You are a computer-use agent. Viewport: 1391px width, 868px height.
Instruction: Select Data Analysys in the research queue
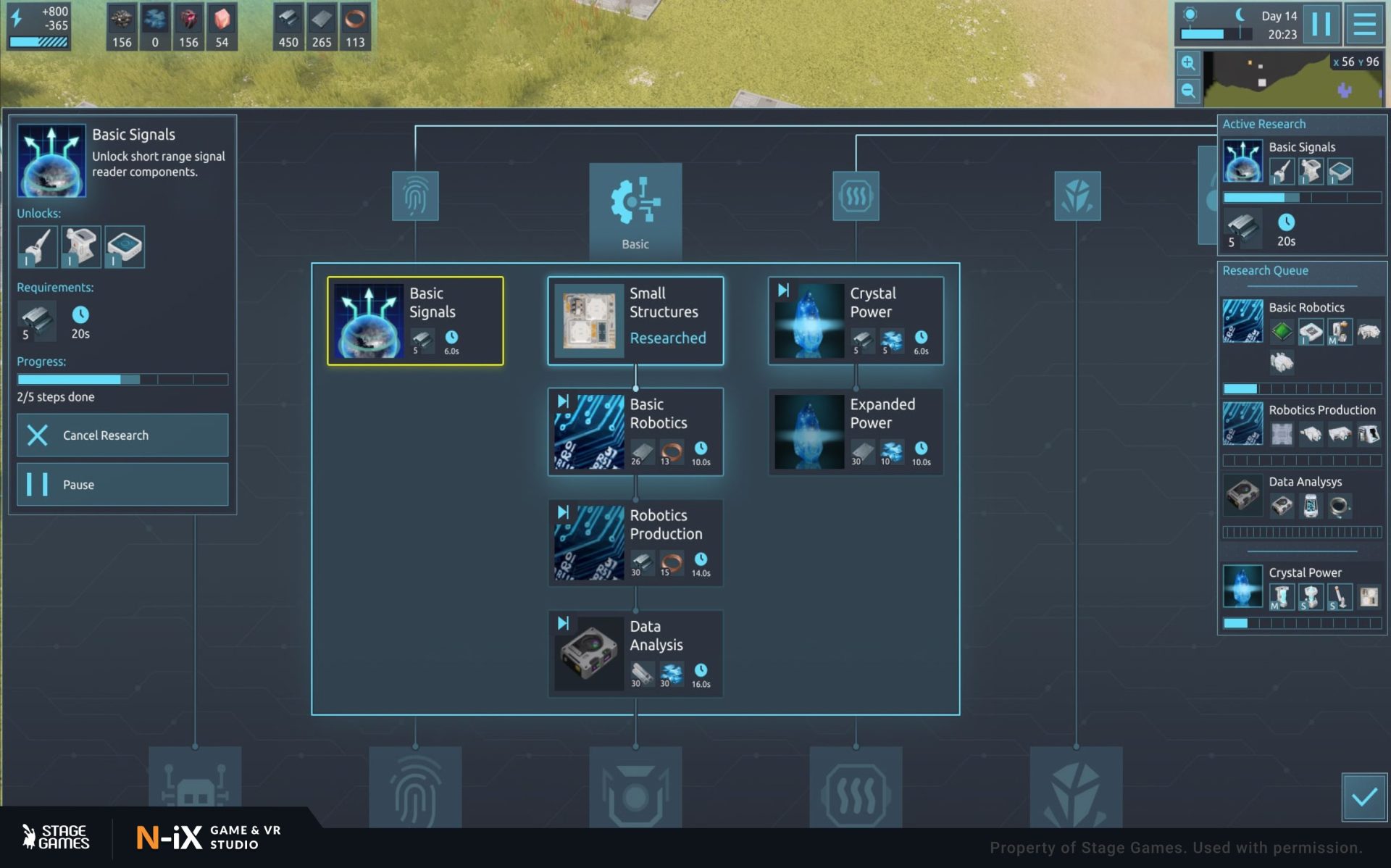(1302, 497)
